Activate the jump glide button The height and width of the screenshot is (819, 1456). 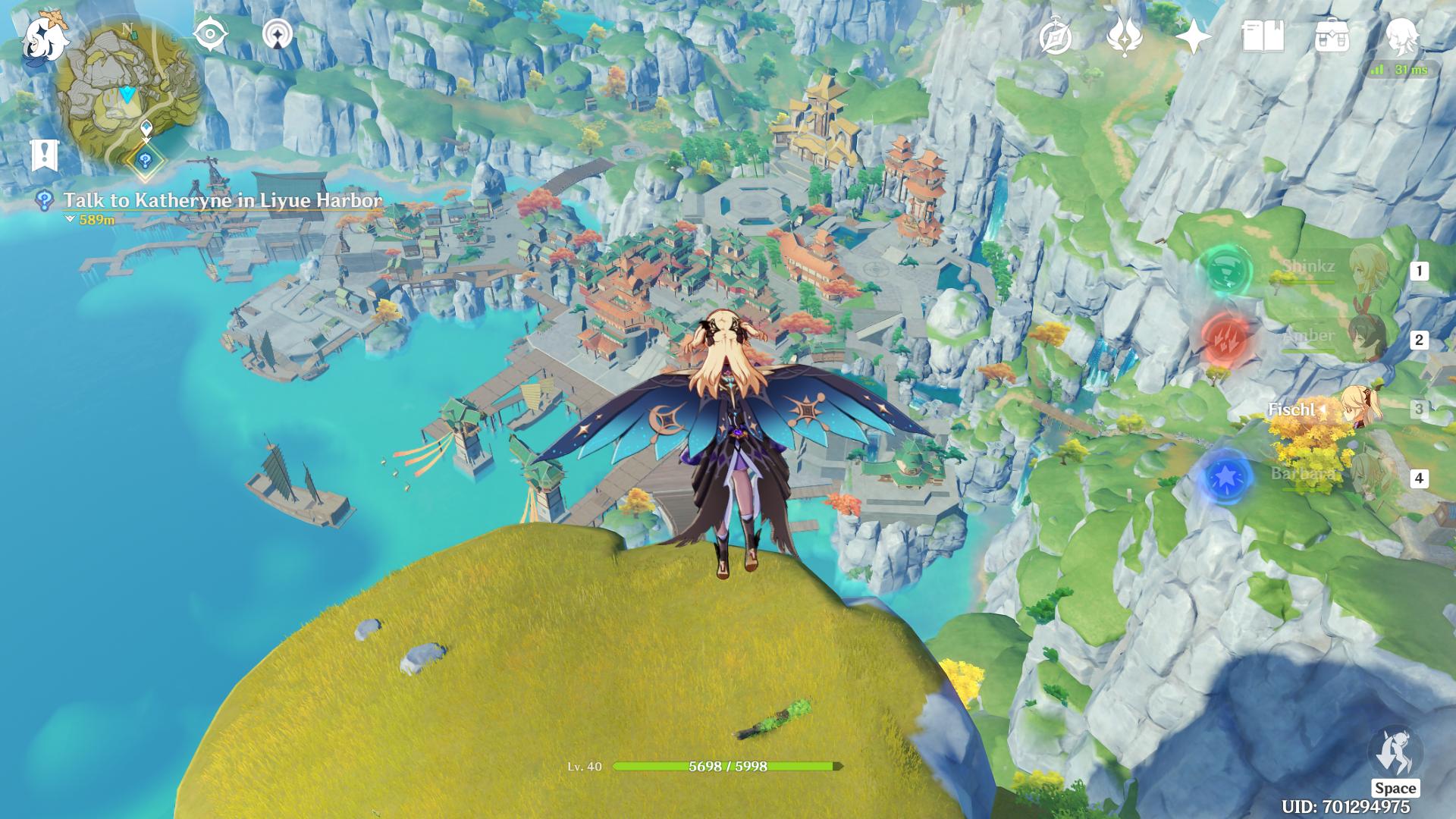[x=1394, y=758]
